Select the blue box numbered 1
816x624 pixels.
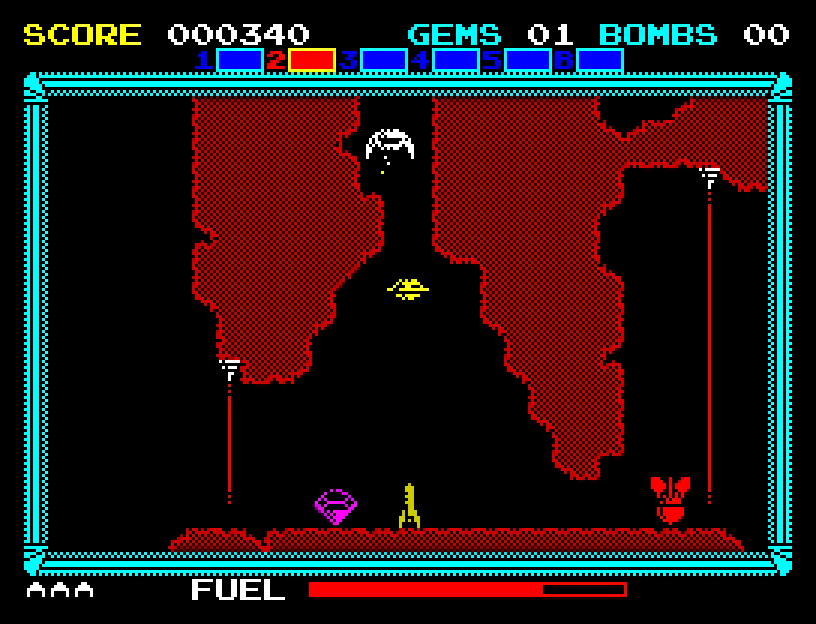coord(239,60)
